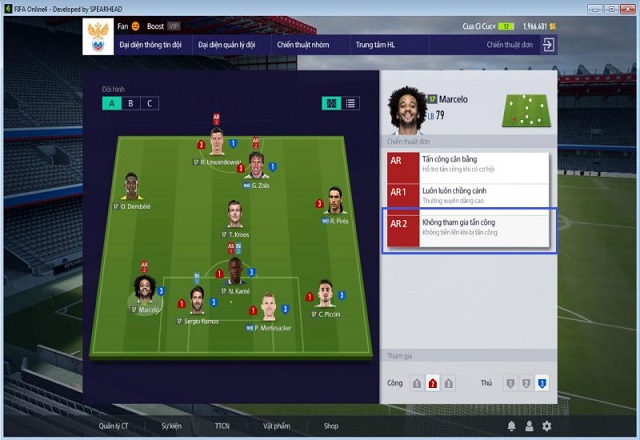
Task: Select R. Lewandowski on the formation pitch
Action: pos(216,142)
